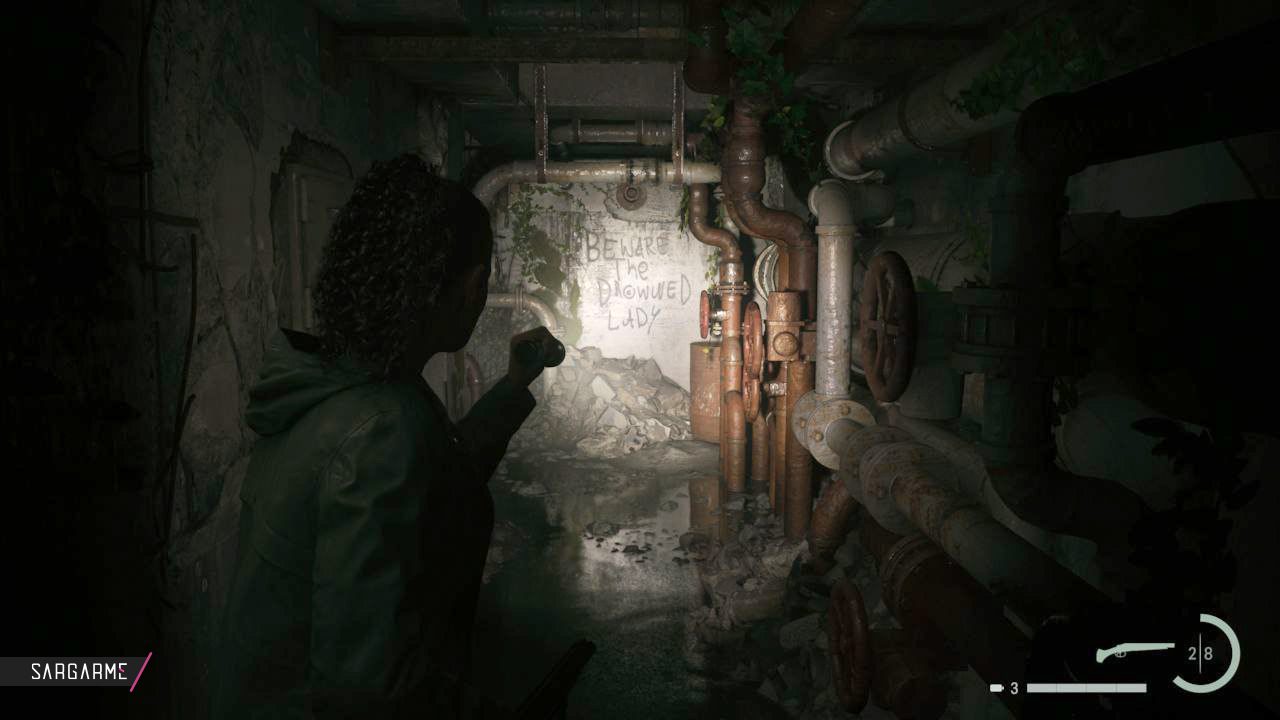Select the shotgun weapon icon

coord(1135,652)
